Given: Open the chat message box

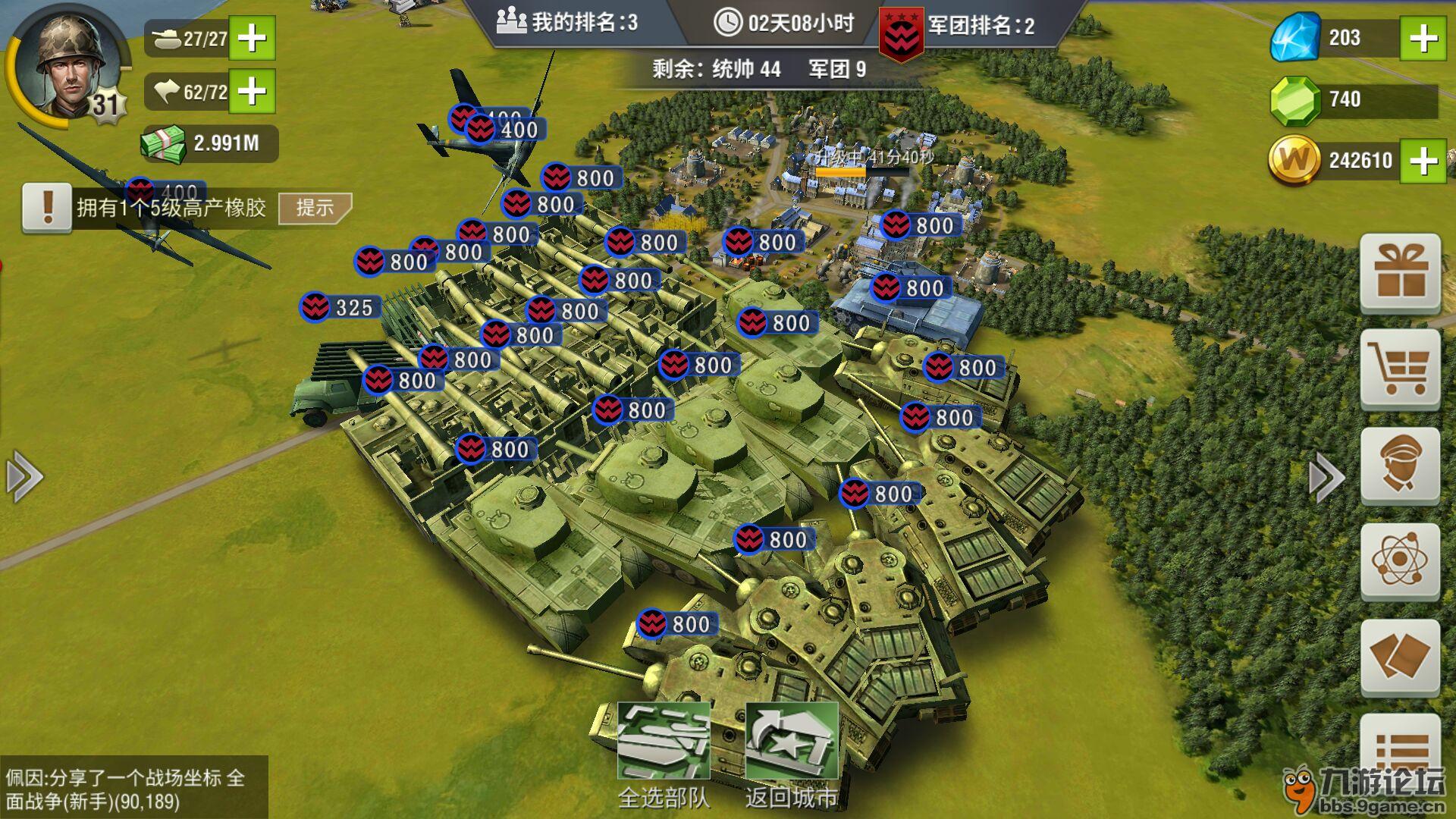Looking at the screenshot, I should tap(133, 788).
